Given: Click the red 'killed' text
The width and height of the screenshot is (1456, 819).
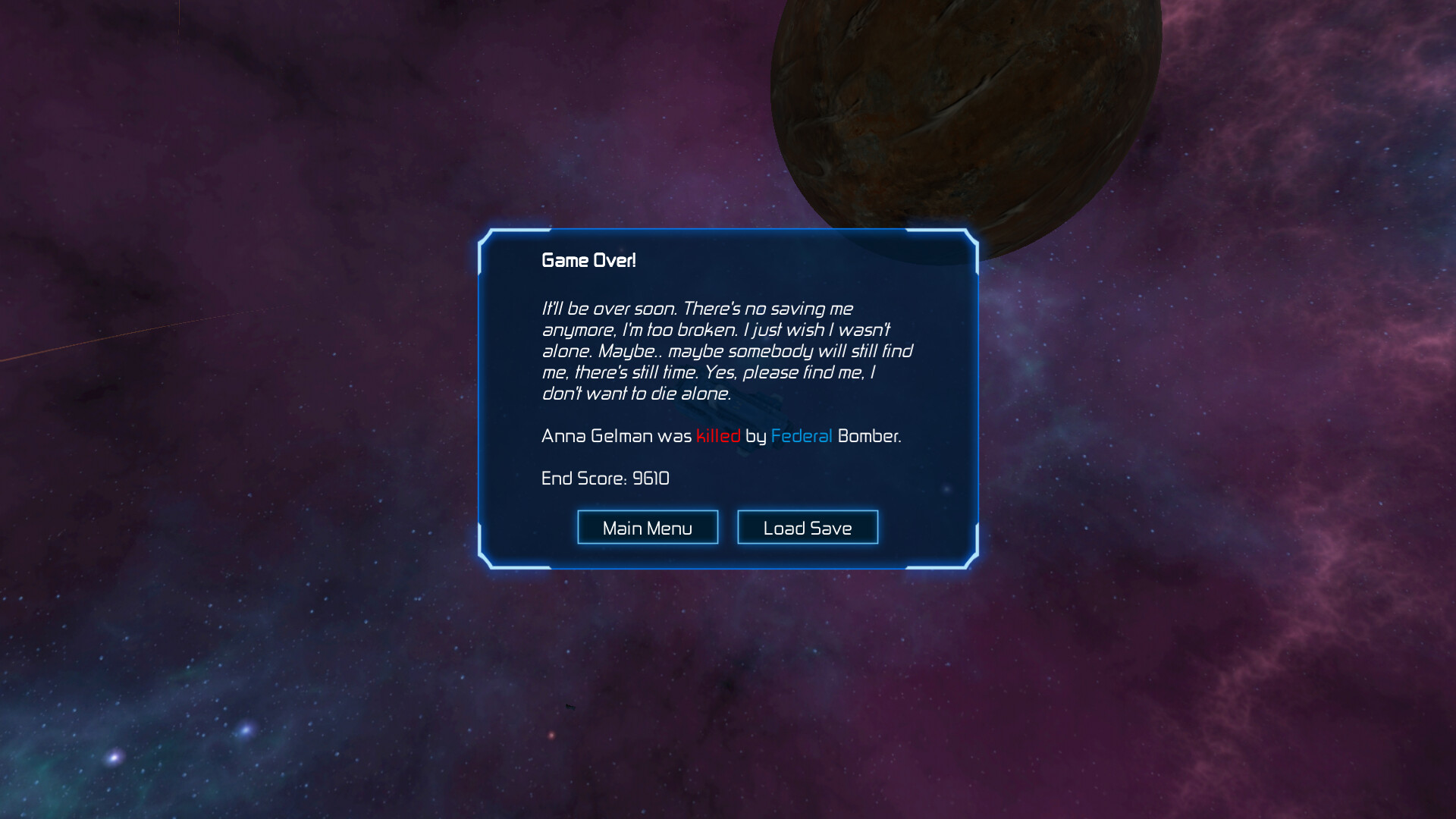Looking at the screenshot, I should tap(717, 436).
